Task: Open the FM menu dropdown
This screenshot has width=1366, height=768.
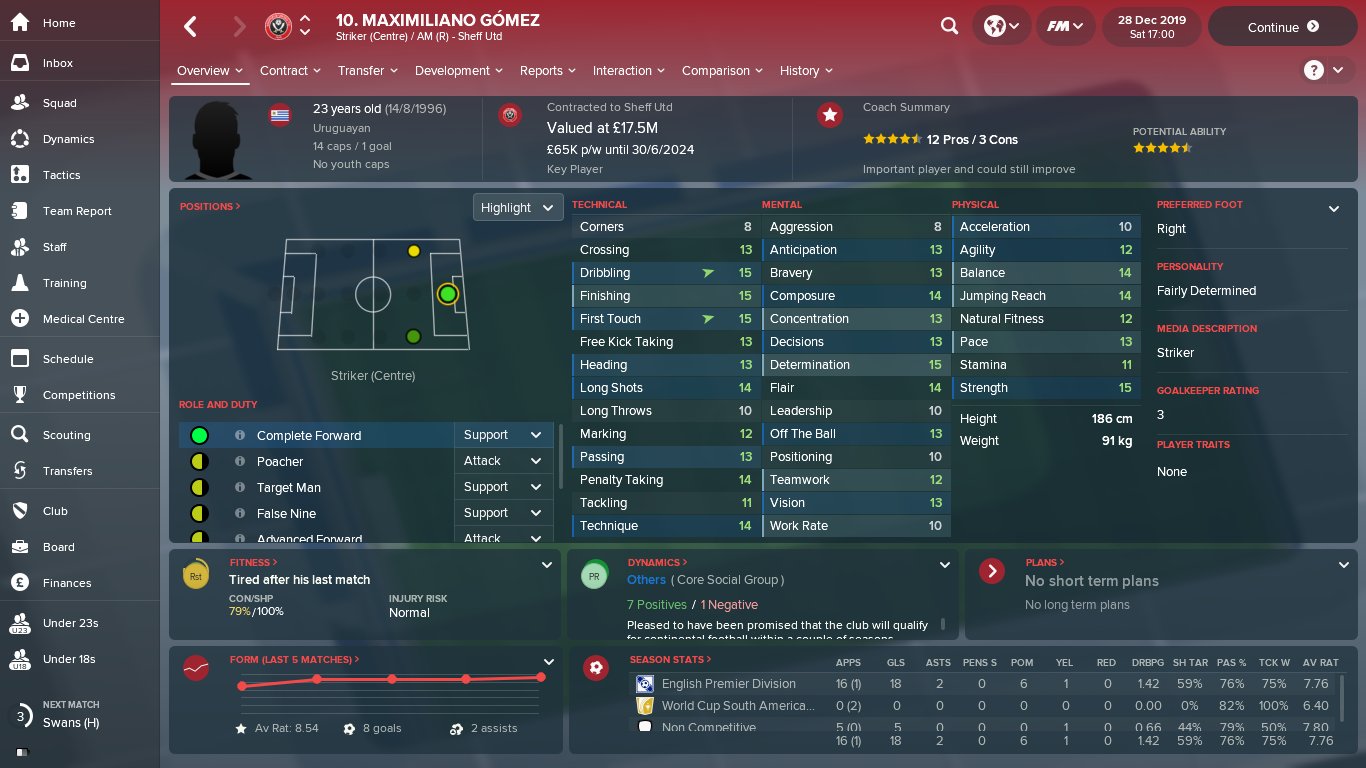Action: pos(1065,27)
